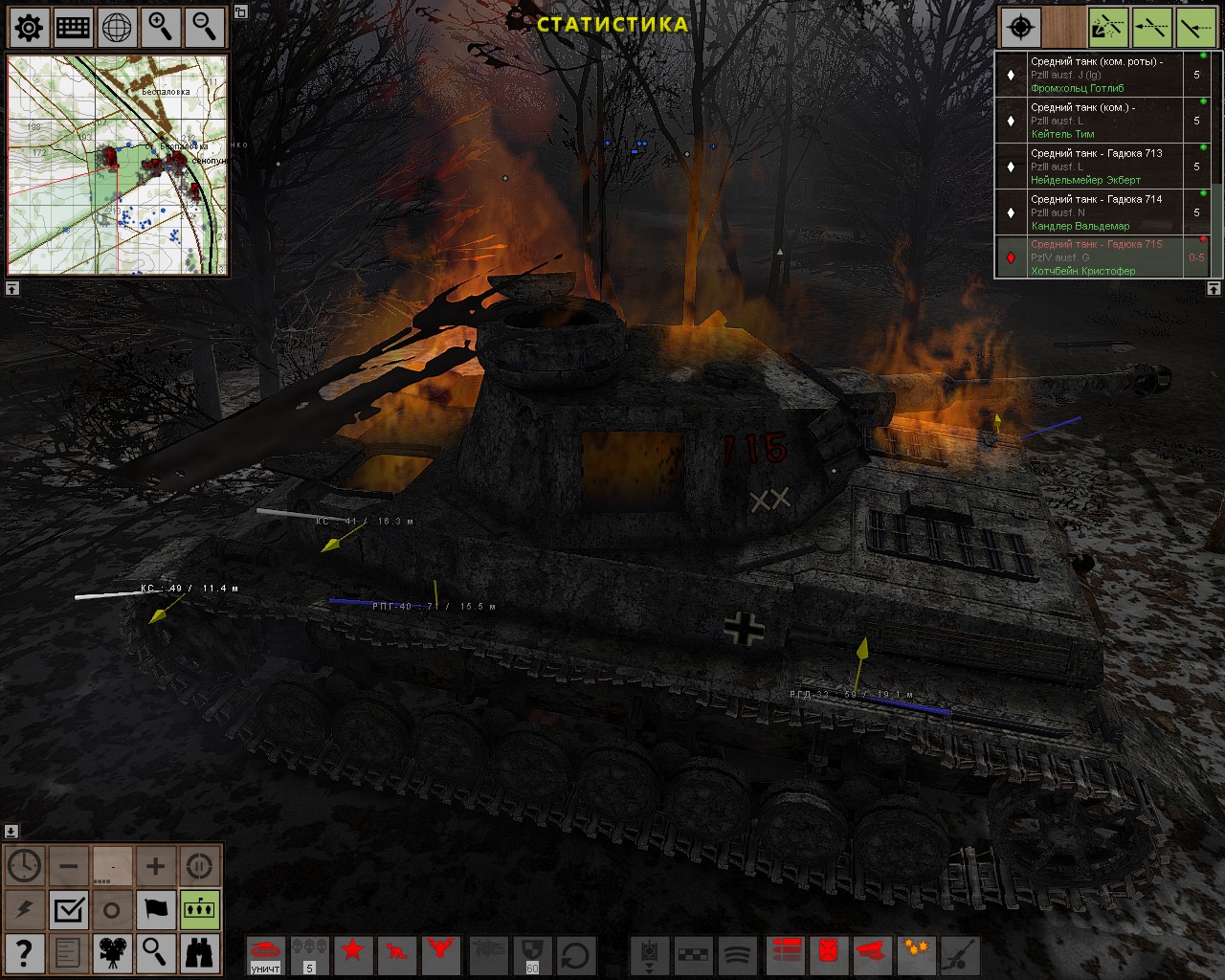Click the crosshair target button
1225x980 pixels.
tap(1020, 28)
